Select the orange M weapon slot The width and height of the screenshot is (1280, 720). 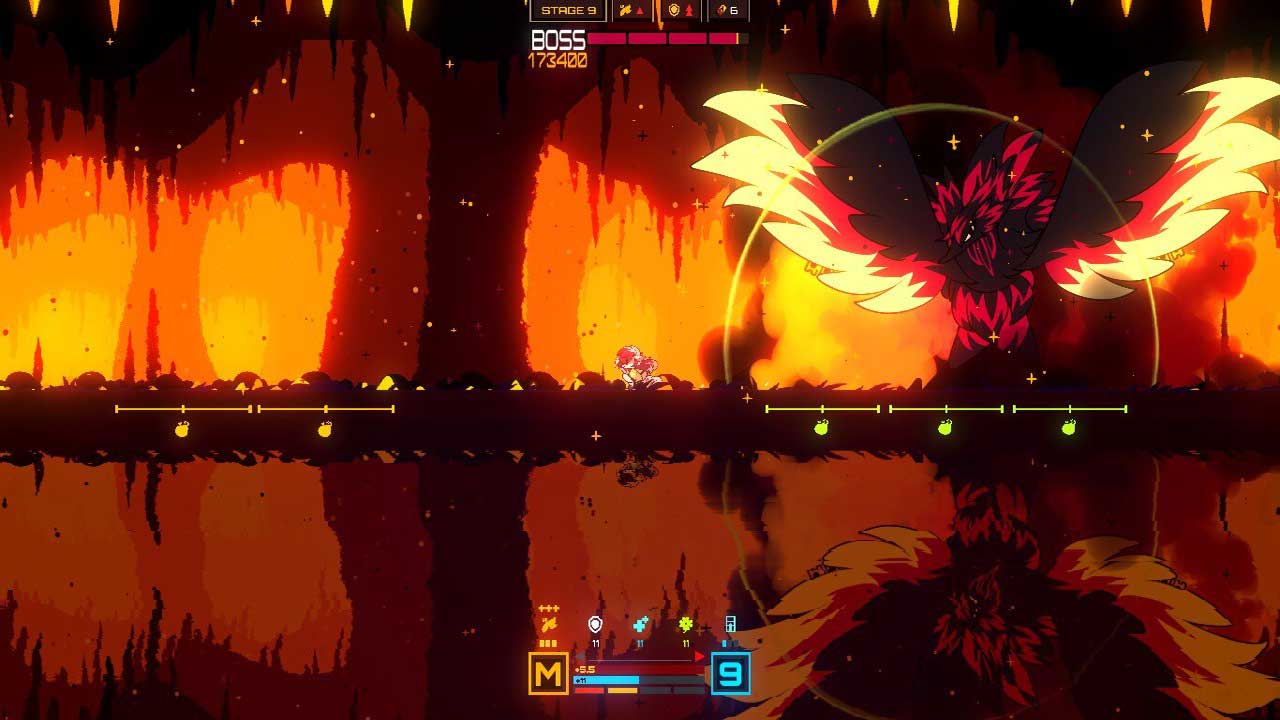click(x=548, y=674)
